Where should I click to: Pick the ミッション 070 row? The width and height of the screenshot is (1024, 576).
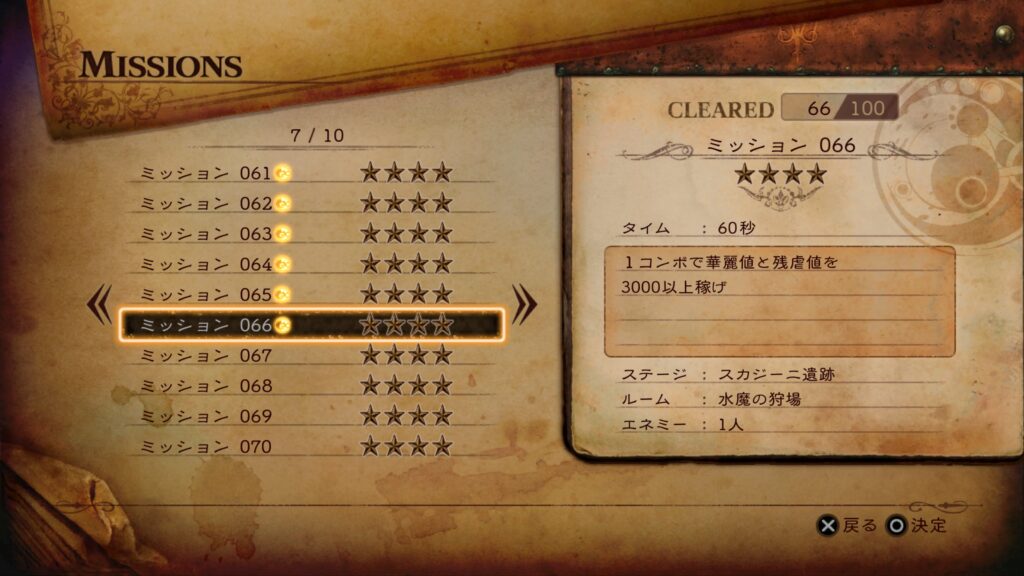310,446
